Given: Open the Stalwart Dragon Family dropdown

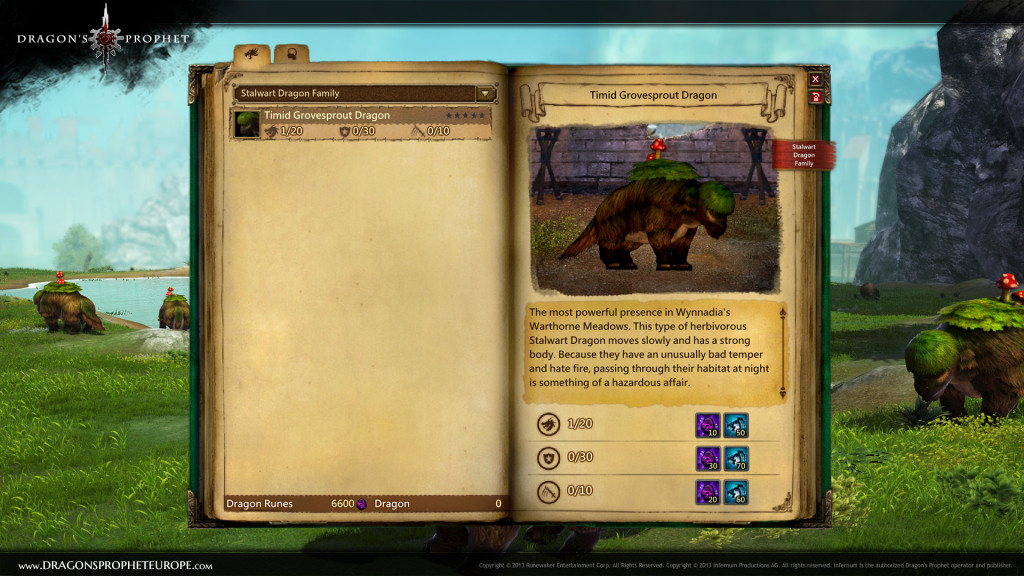Looking at the screenshot, I should (487, 93).
